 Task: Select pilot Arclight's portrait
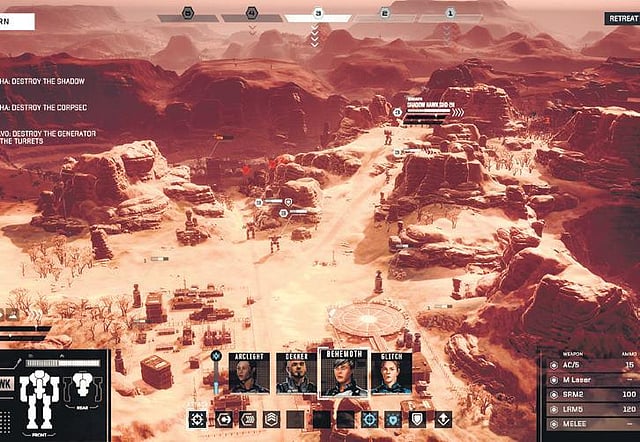pyautogui.click(x=248, y=373)
